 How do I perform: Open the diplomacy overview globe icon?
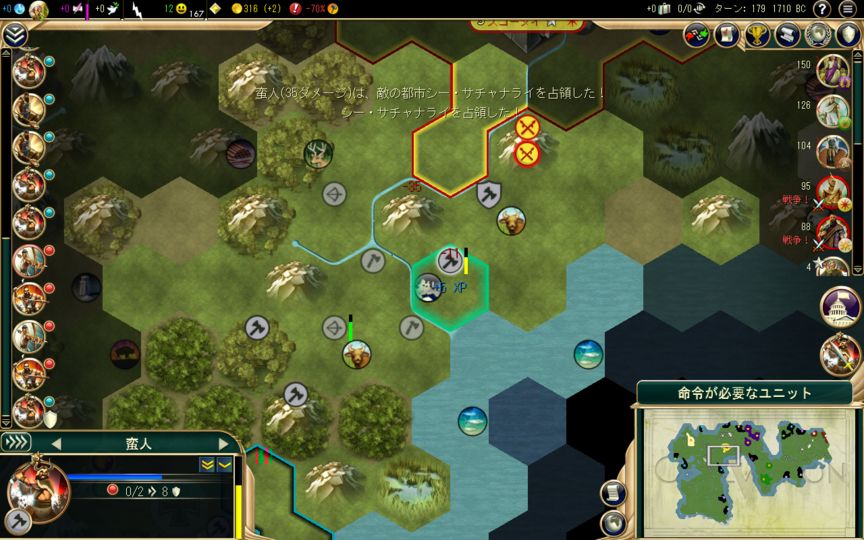point(819,35)
